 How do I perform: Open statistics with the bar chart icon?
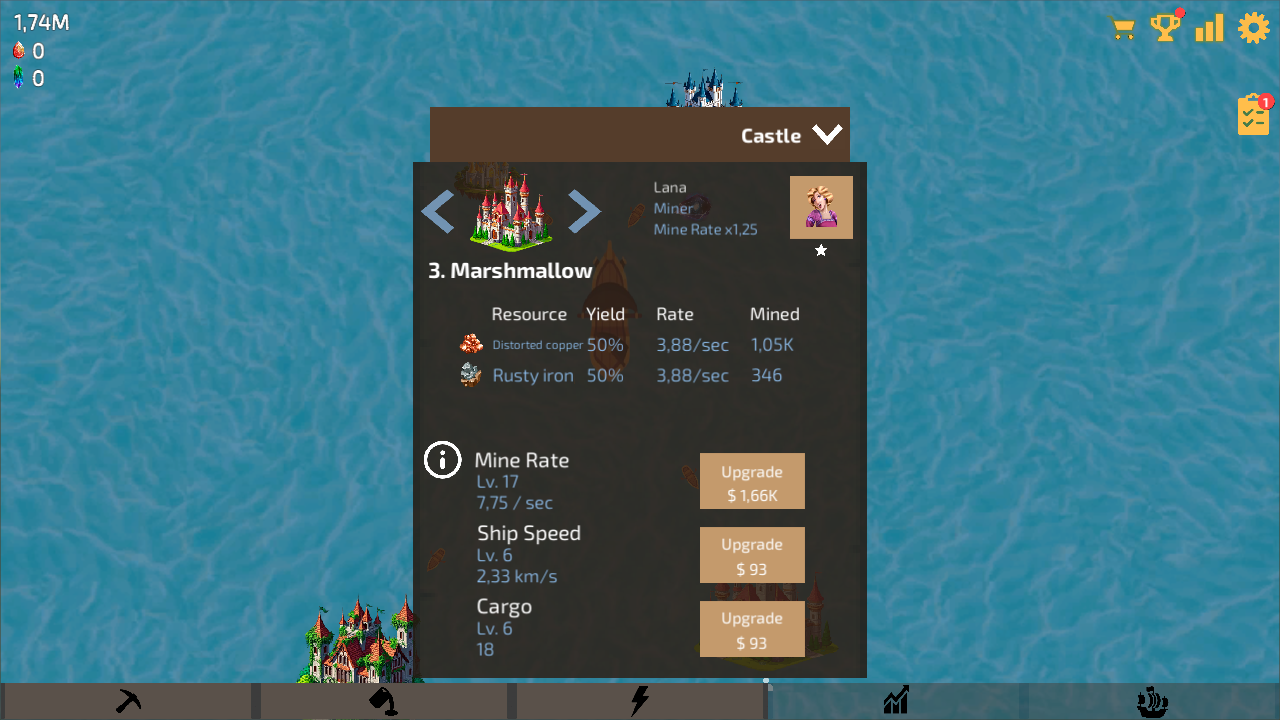[x=1209, y=28]
